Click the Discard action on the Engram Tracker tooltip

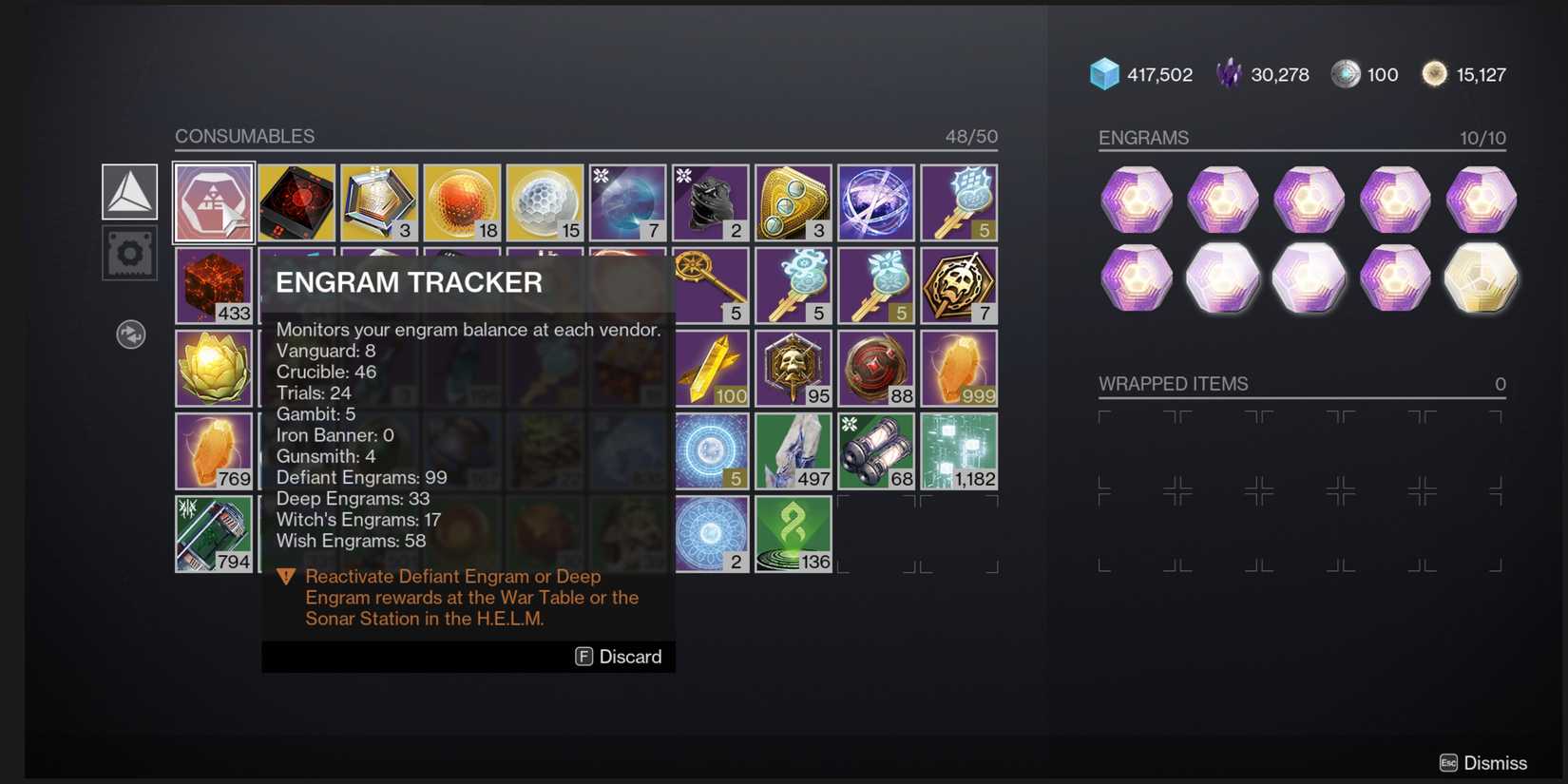point(618,656)
